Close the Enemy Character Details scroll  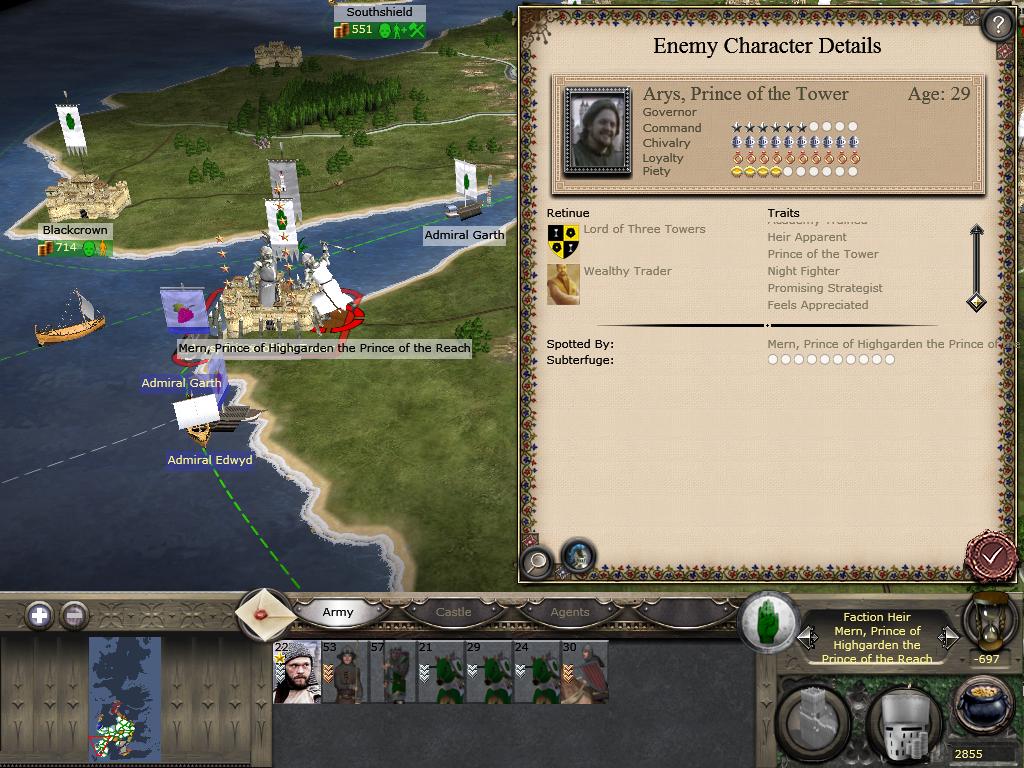click(991, 556)
